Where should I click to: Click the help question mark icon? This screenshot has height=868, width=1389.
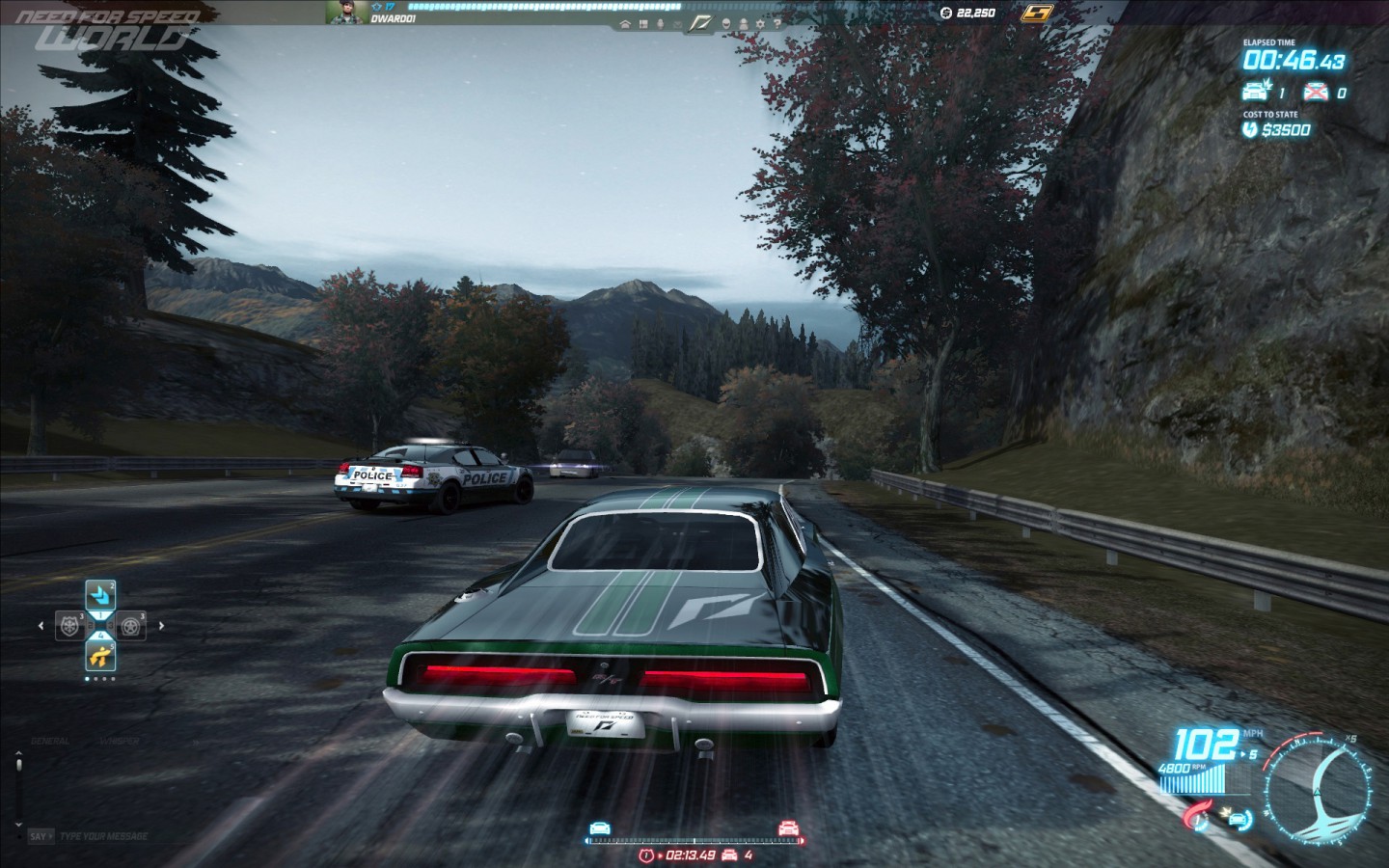[x=777, y=25]
